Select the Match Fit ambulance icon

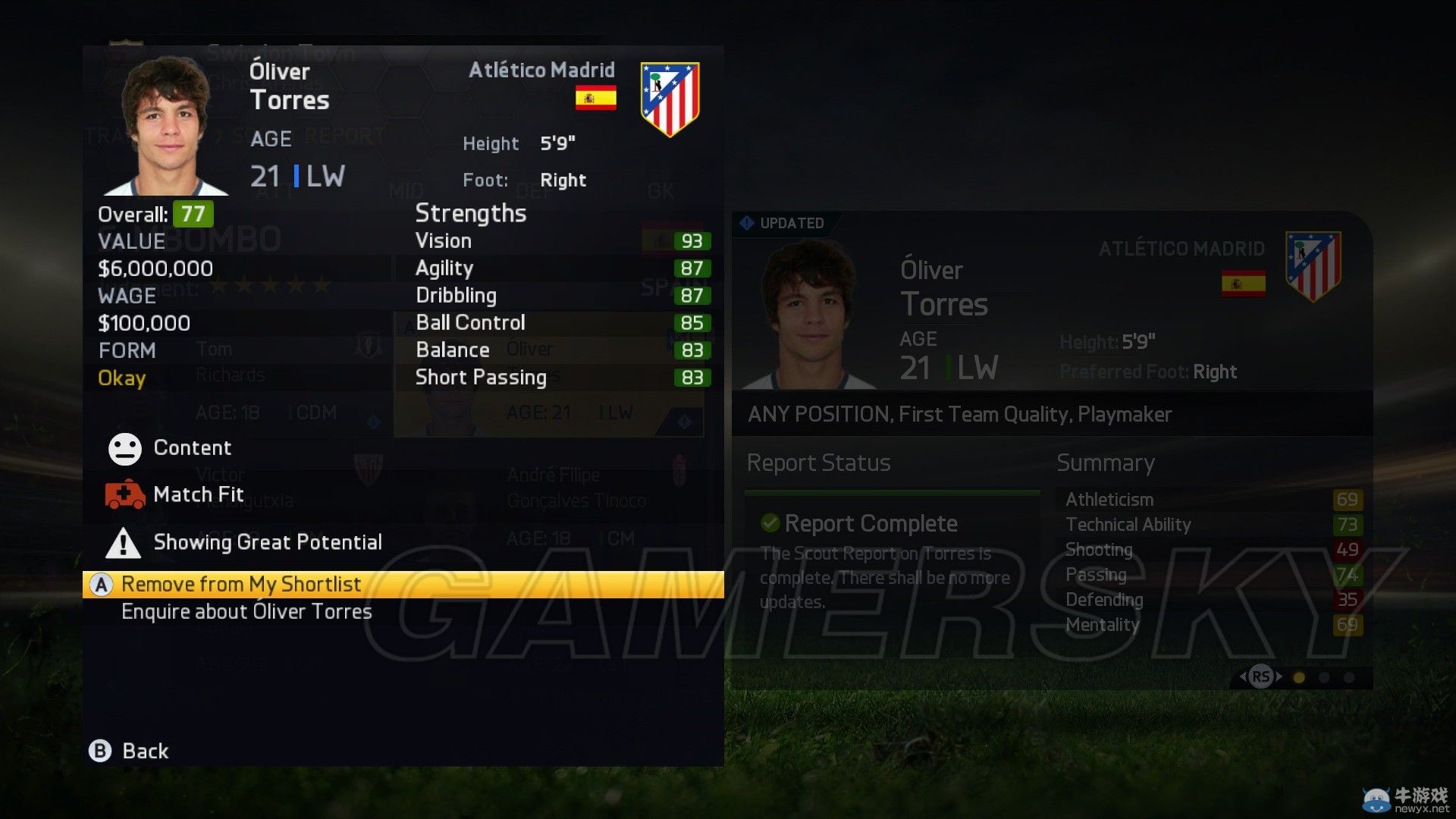[x=127, y=494]
